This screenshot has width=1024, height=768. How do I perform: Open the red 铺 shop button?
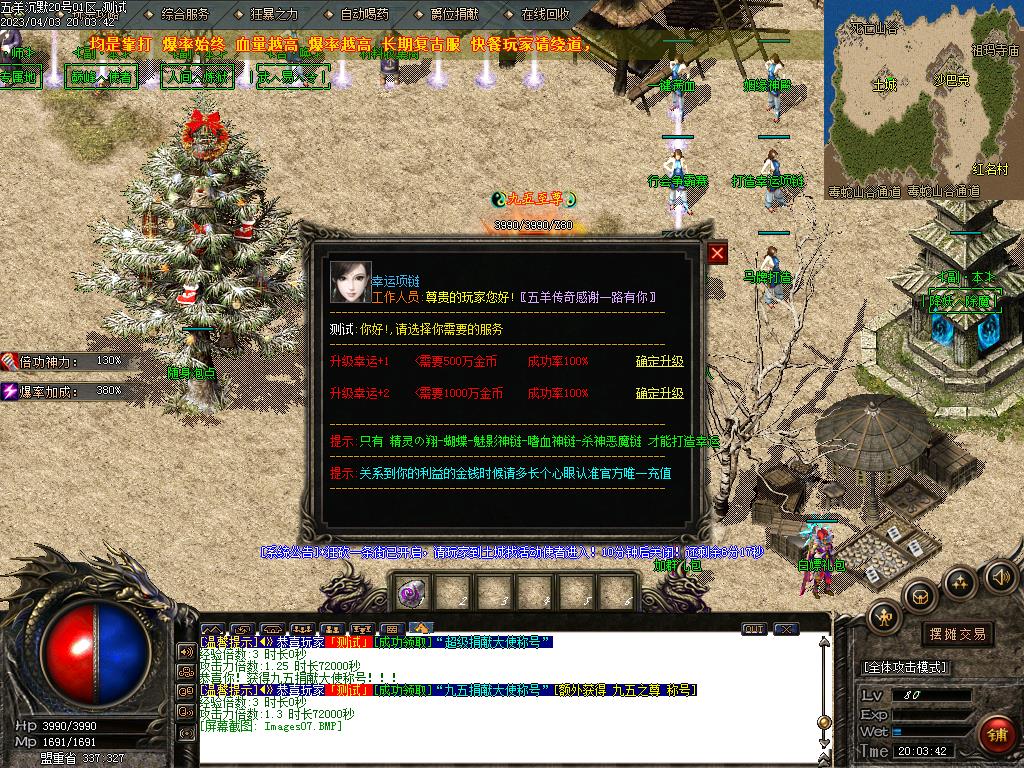pos(996,735)
